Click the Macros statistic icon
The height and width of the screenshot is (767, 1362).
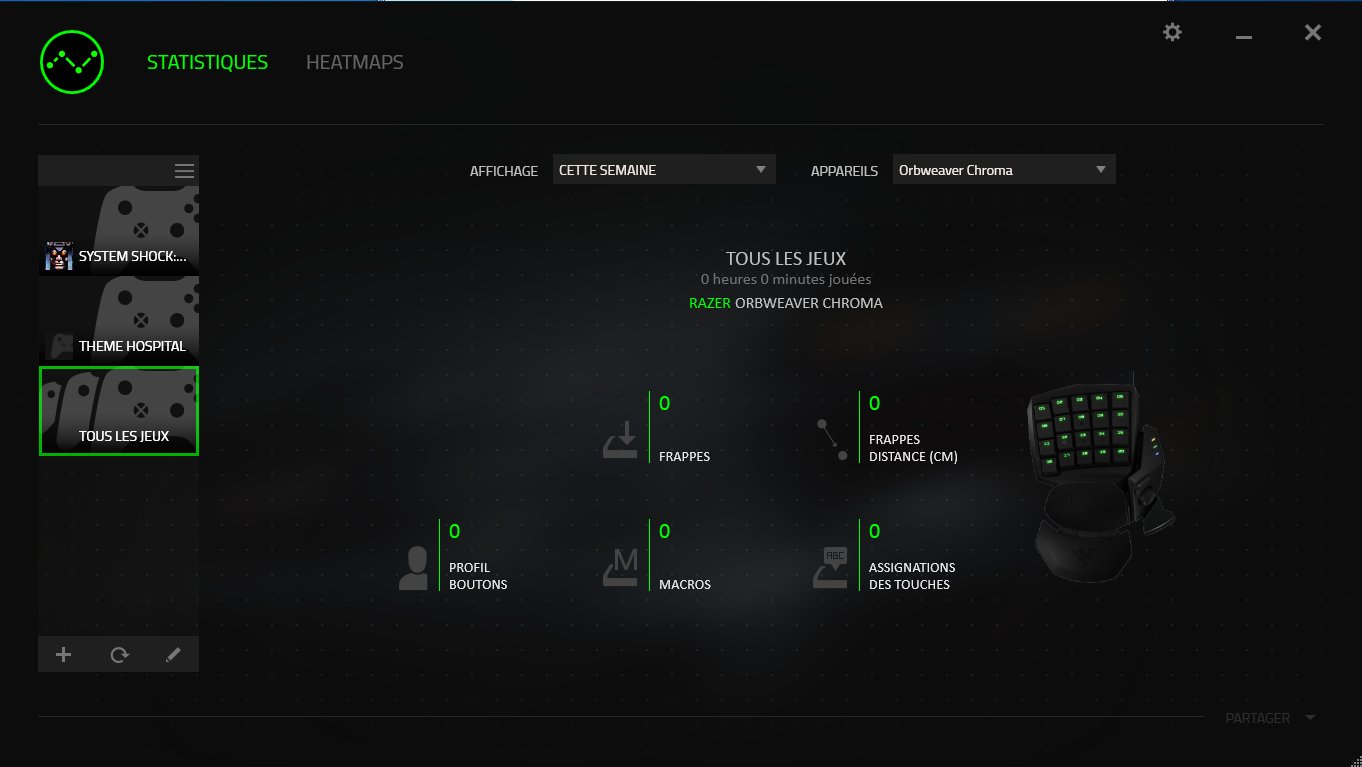tap(619, 565)
